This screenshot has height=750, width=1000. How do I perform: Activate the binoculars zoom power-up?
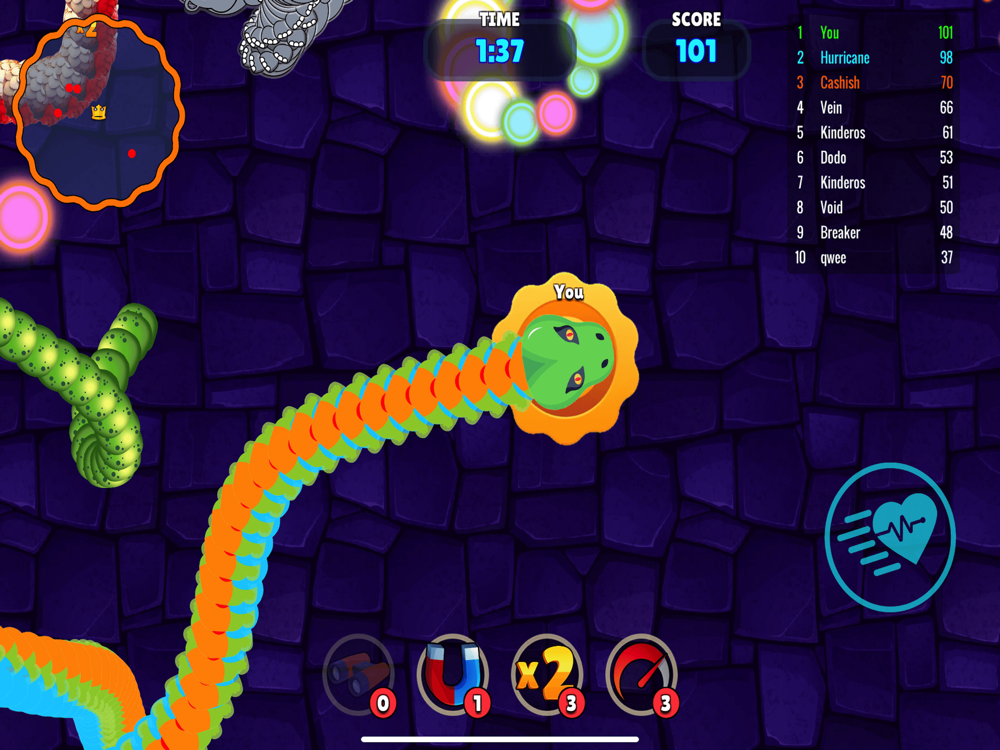[x=358, y=675]
